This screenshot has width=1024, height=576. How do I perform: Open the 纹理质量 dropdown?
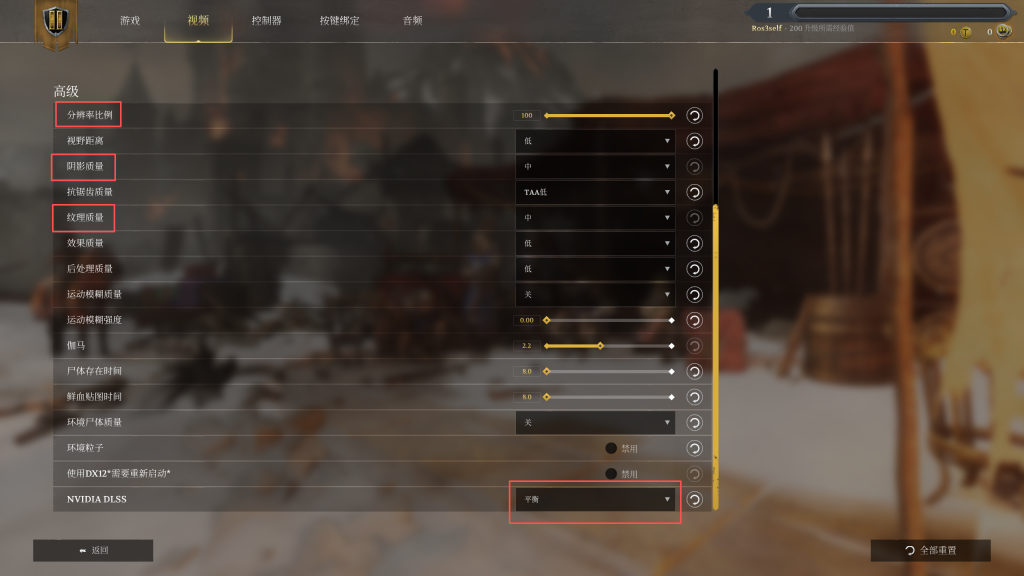pos(595,217)
